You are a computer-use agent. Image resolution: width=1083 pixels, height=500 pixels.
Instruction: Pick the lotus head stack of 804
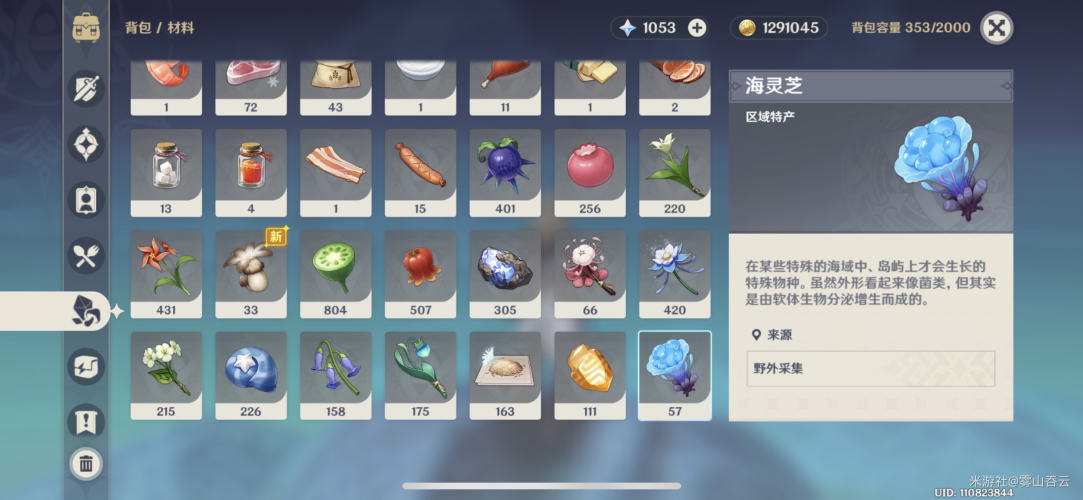click(x=336, y=274)
